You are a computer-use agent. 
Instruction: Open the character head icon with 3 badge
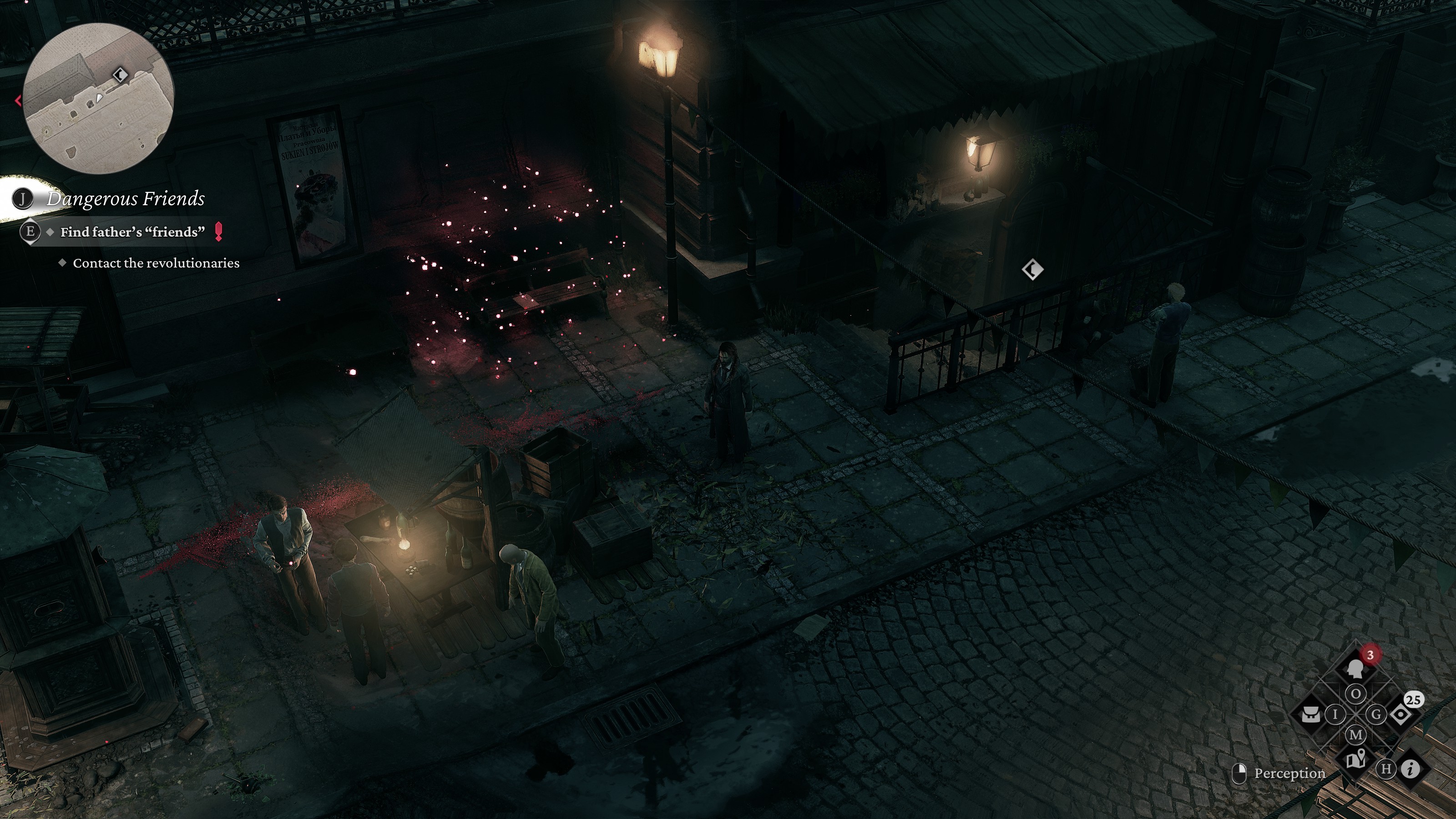click(x=1355, y=670)
